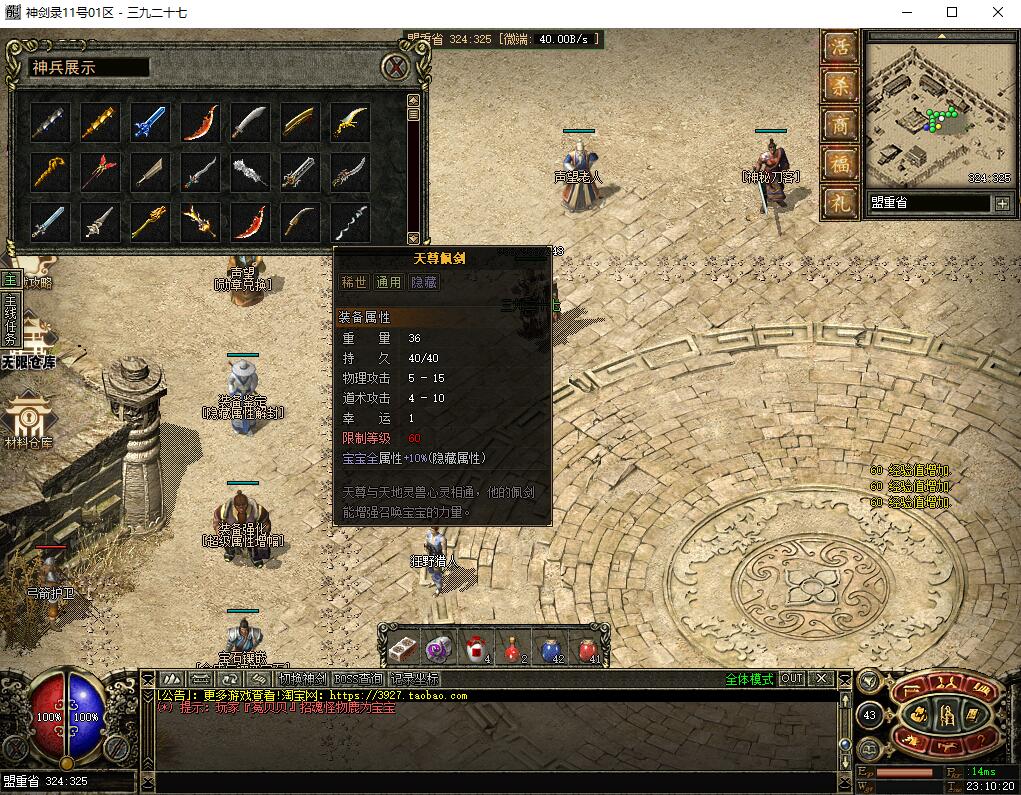Pick the golden coiled serpent staff
Screen dimensions: 1021x795
click(50, 172)
